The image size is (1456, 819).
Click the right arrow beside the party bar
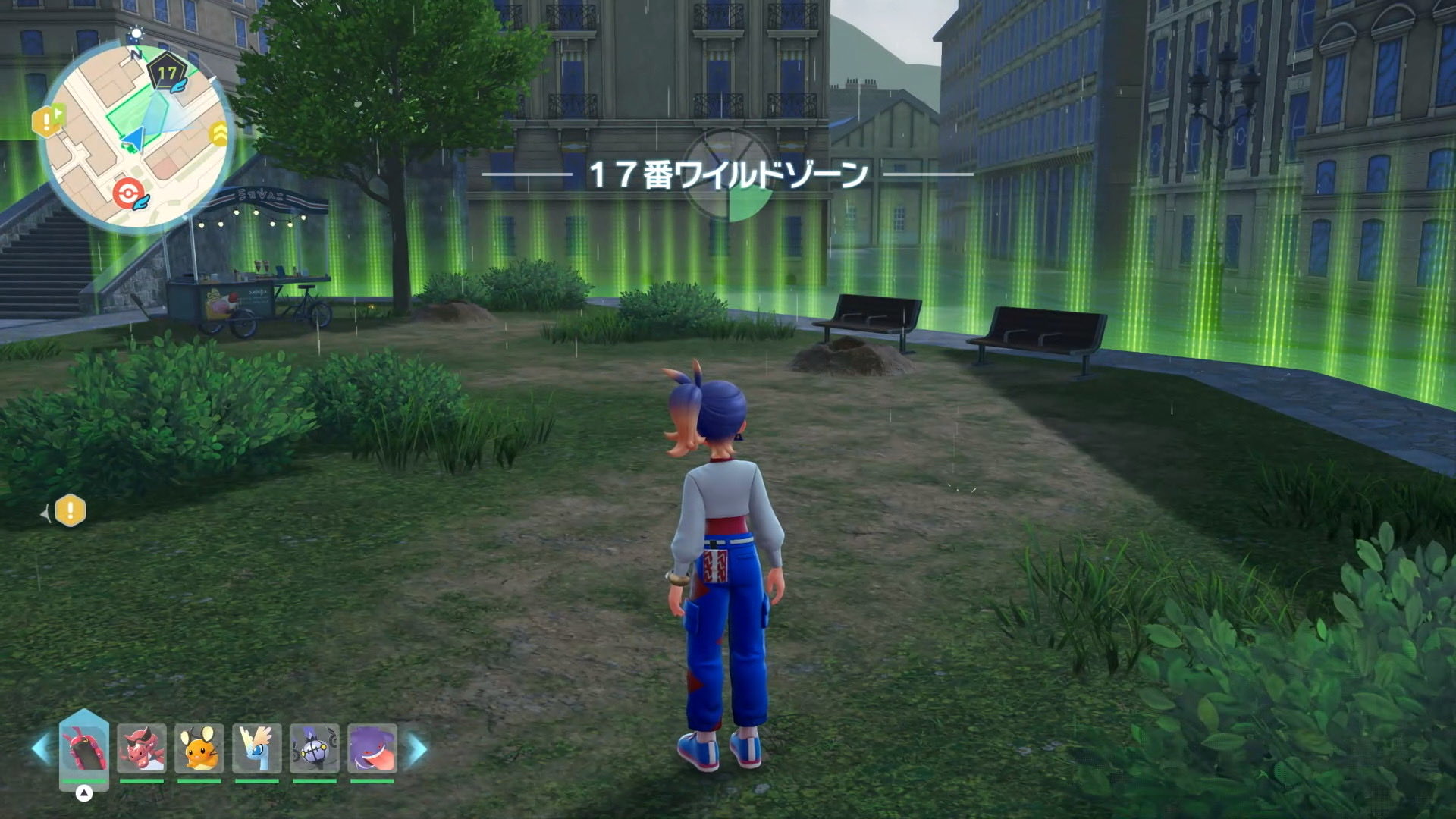coord(417,749)
